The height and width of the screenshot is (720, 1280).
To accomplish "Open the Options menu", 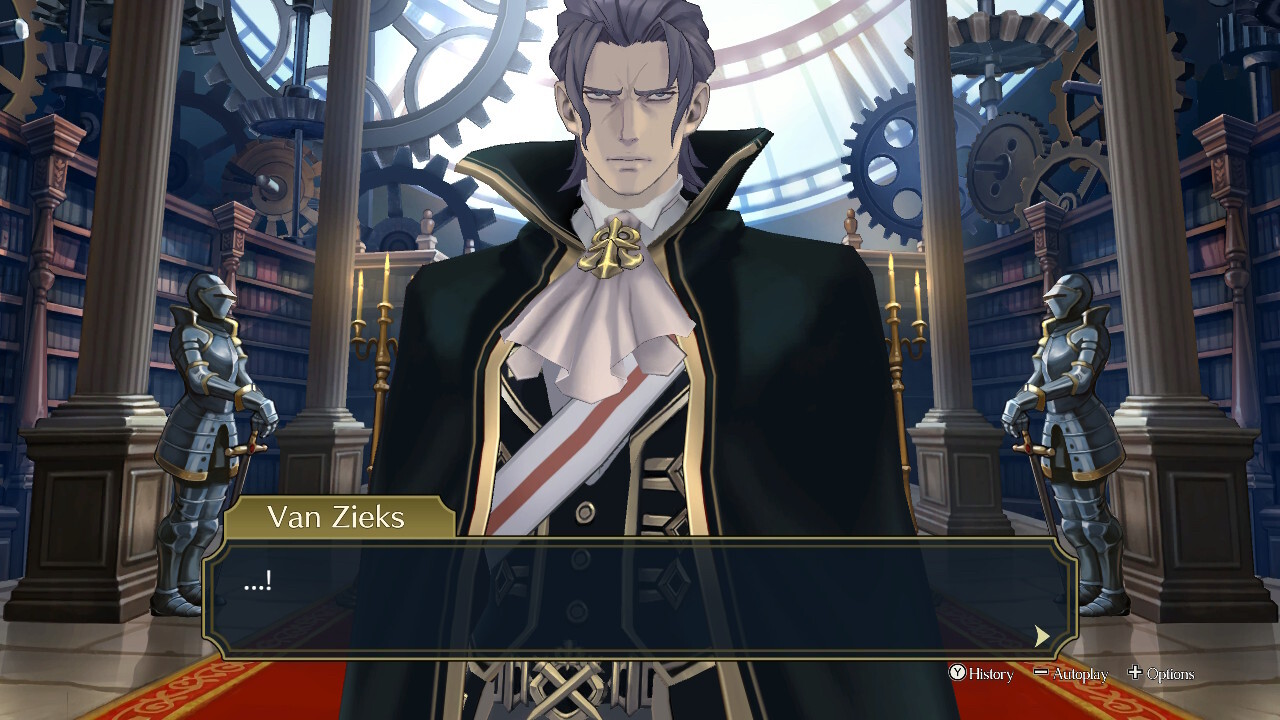I will coord(1161,674).
